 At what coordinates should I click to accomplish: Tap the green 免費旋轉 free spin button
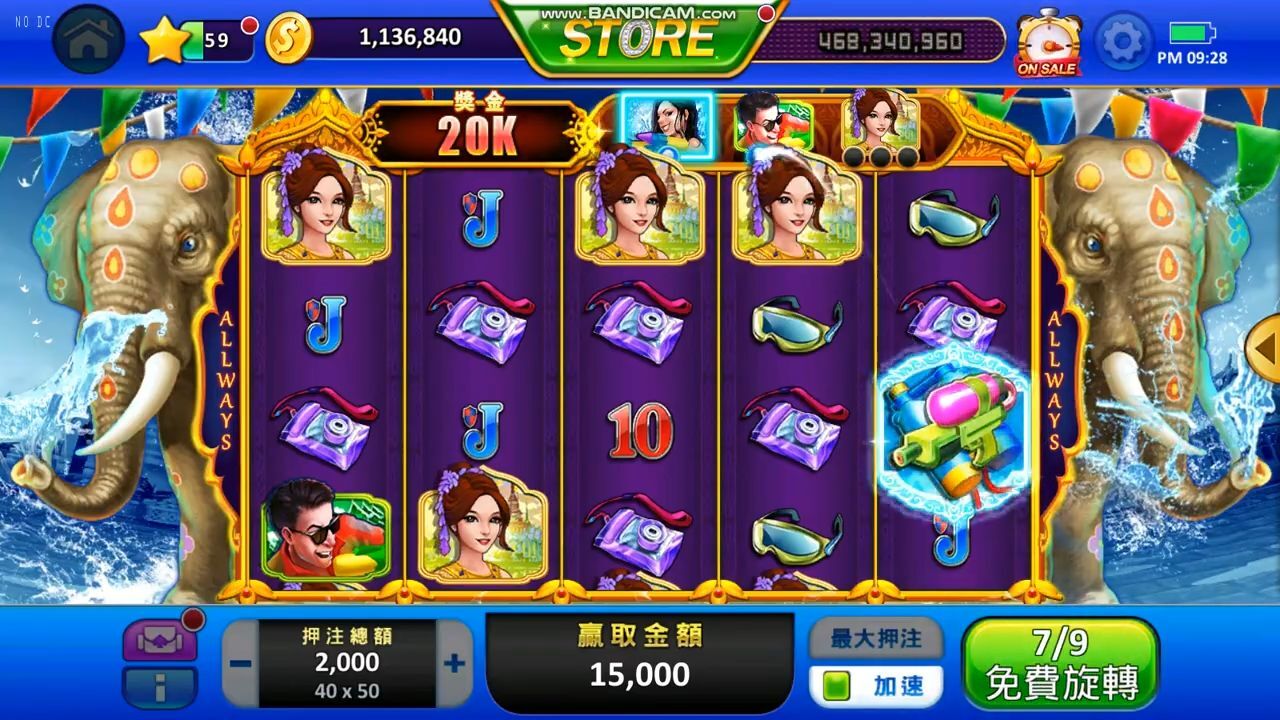[1060, 663]
